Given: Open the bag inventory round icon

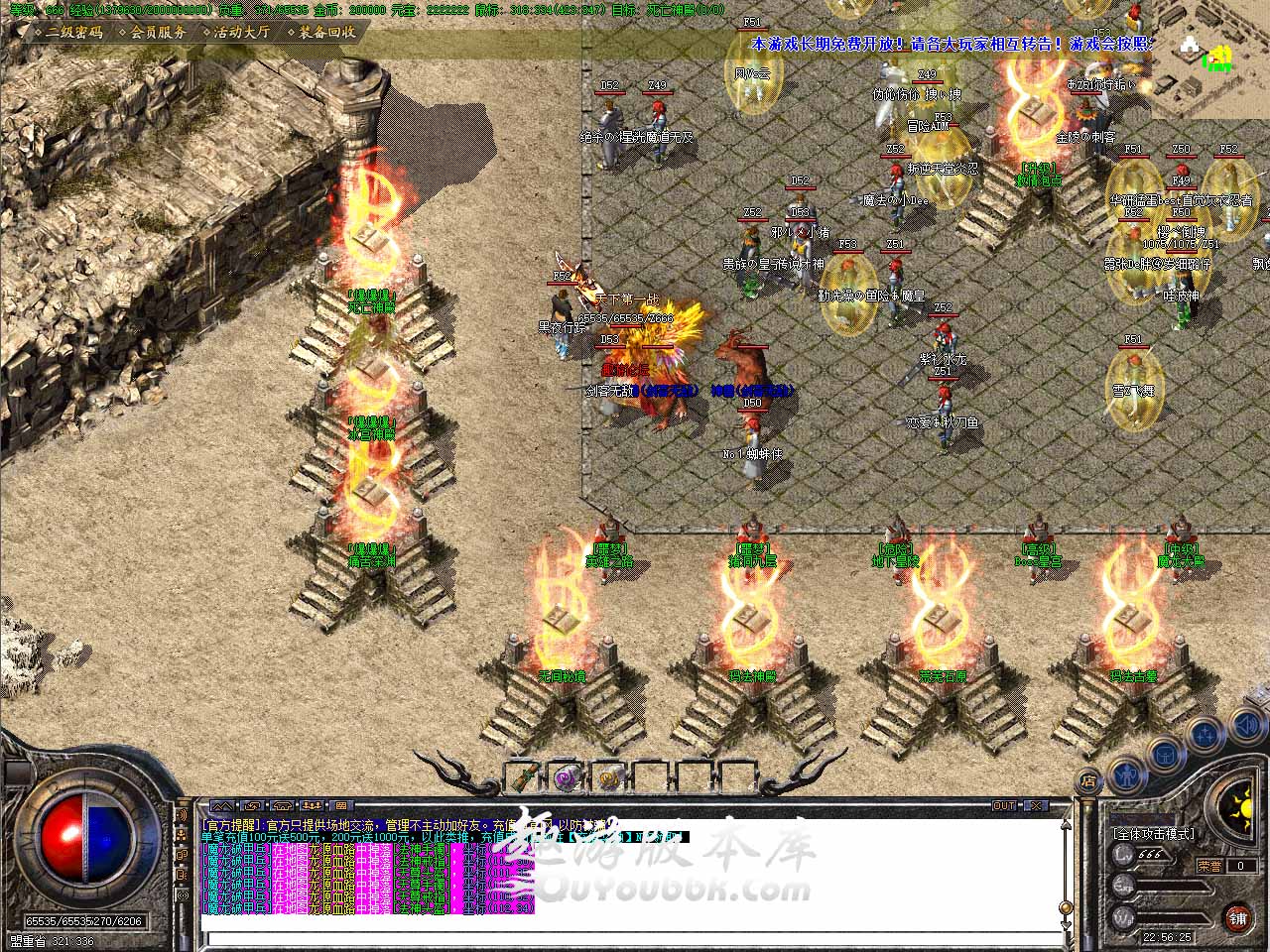Looking at the screenshot, I should (1165, 756).
